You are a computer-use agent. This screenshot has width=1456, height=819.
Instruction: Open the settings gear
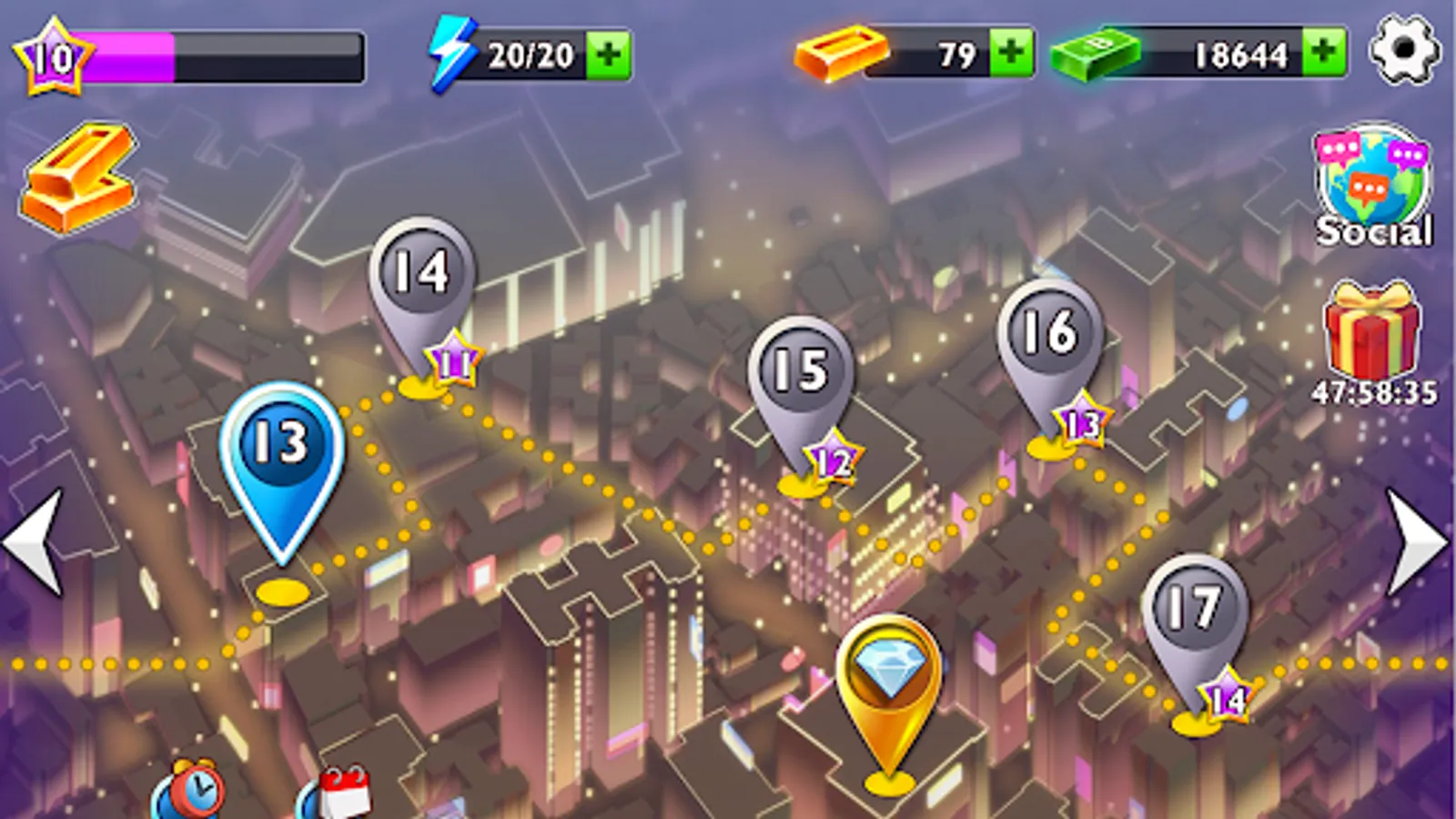click(1404, 50)
